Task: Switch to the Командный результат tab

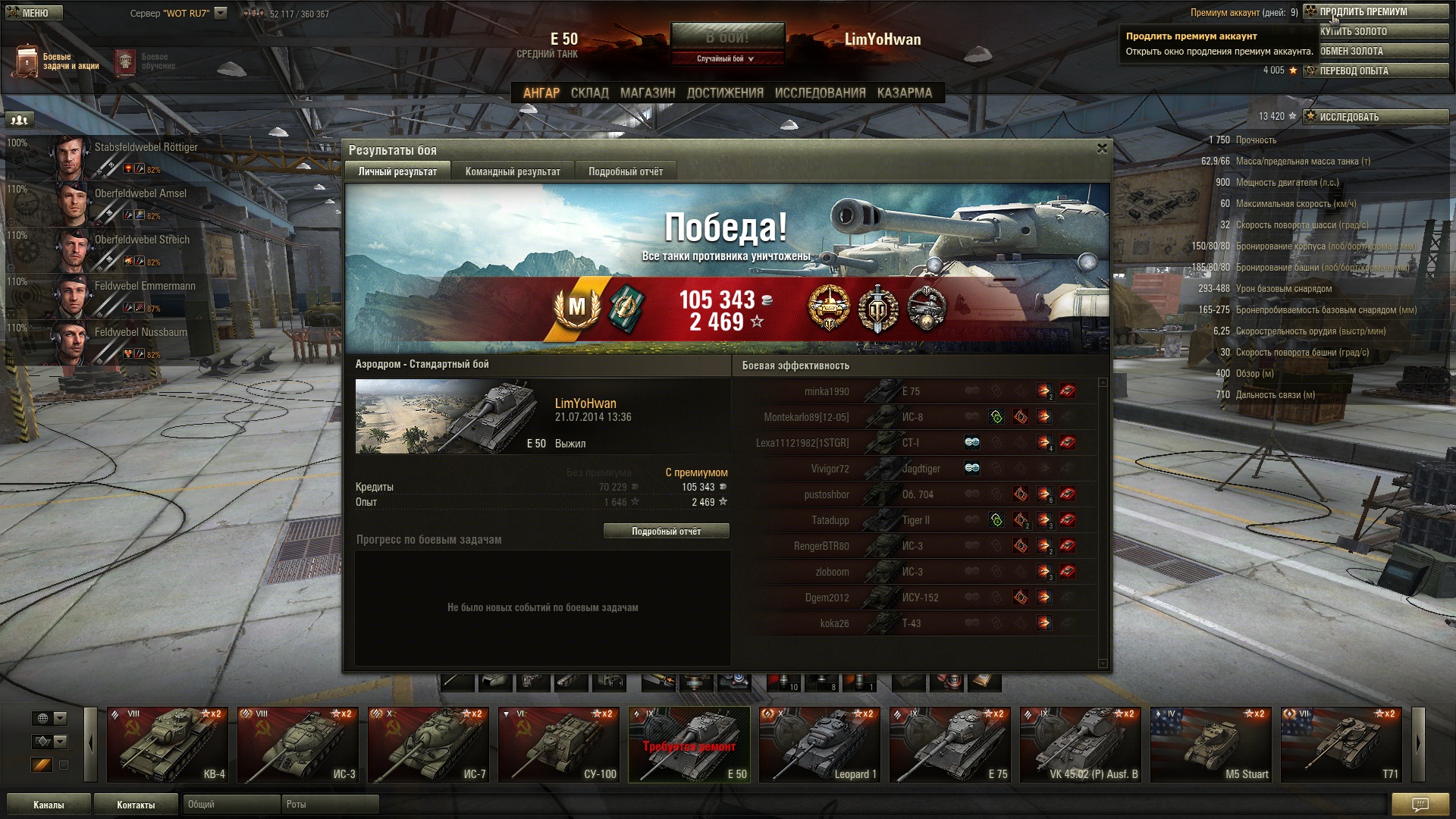Action: [513, 171]
